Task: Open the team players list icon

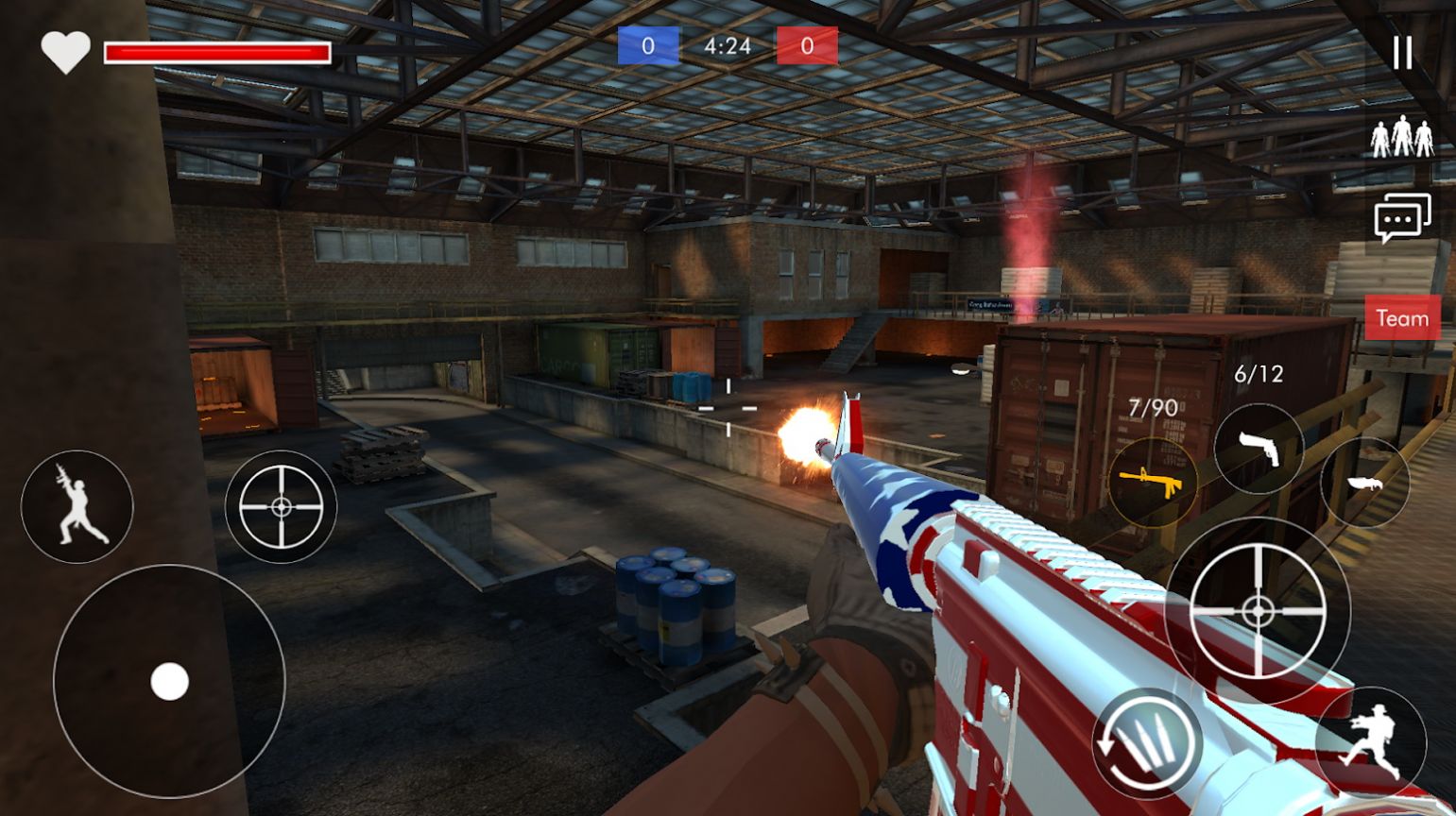Action: click(1402, 137)
